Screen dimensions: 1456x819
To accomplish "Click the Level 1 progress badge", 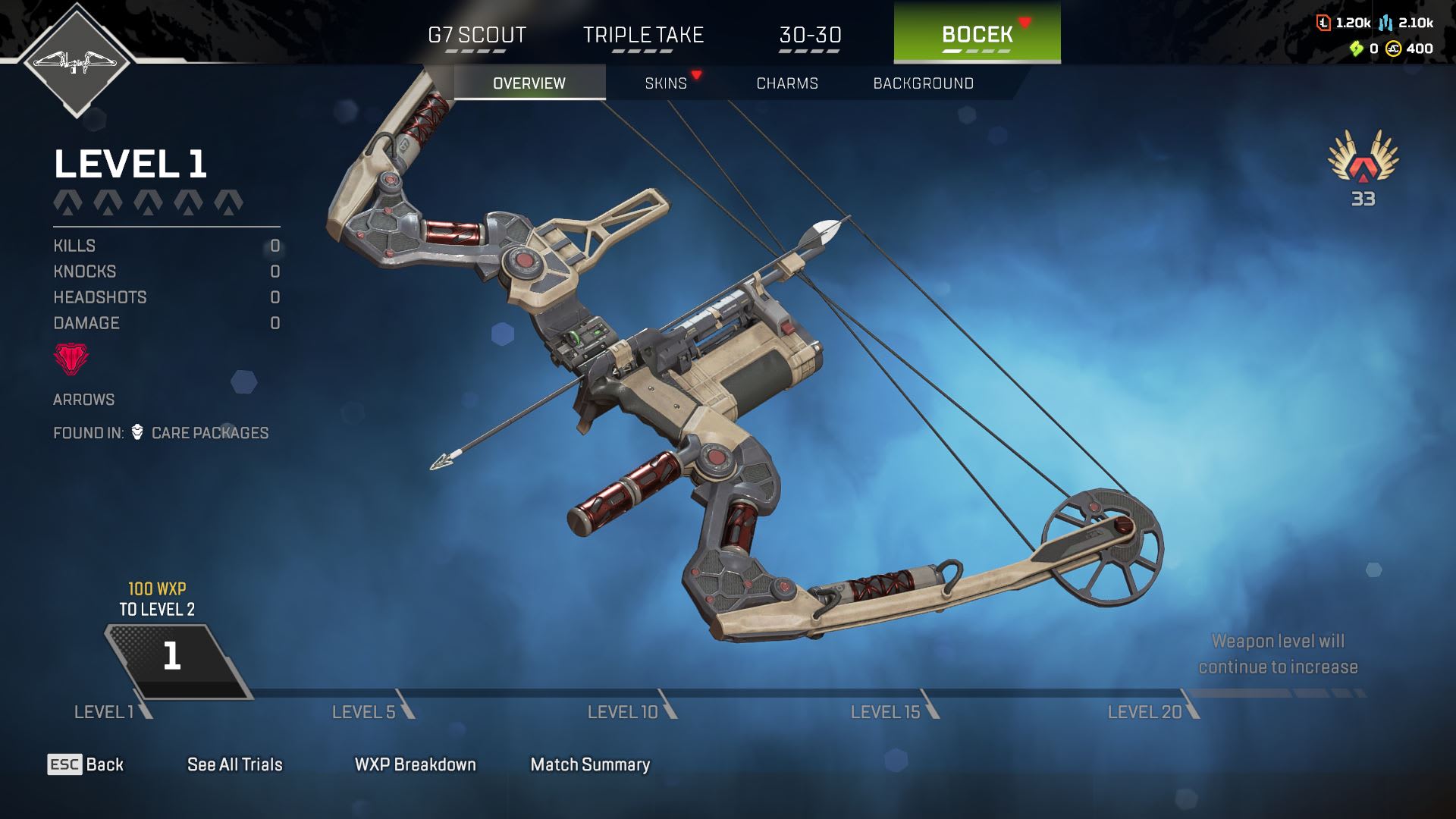I will coord(174,657).
